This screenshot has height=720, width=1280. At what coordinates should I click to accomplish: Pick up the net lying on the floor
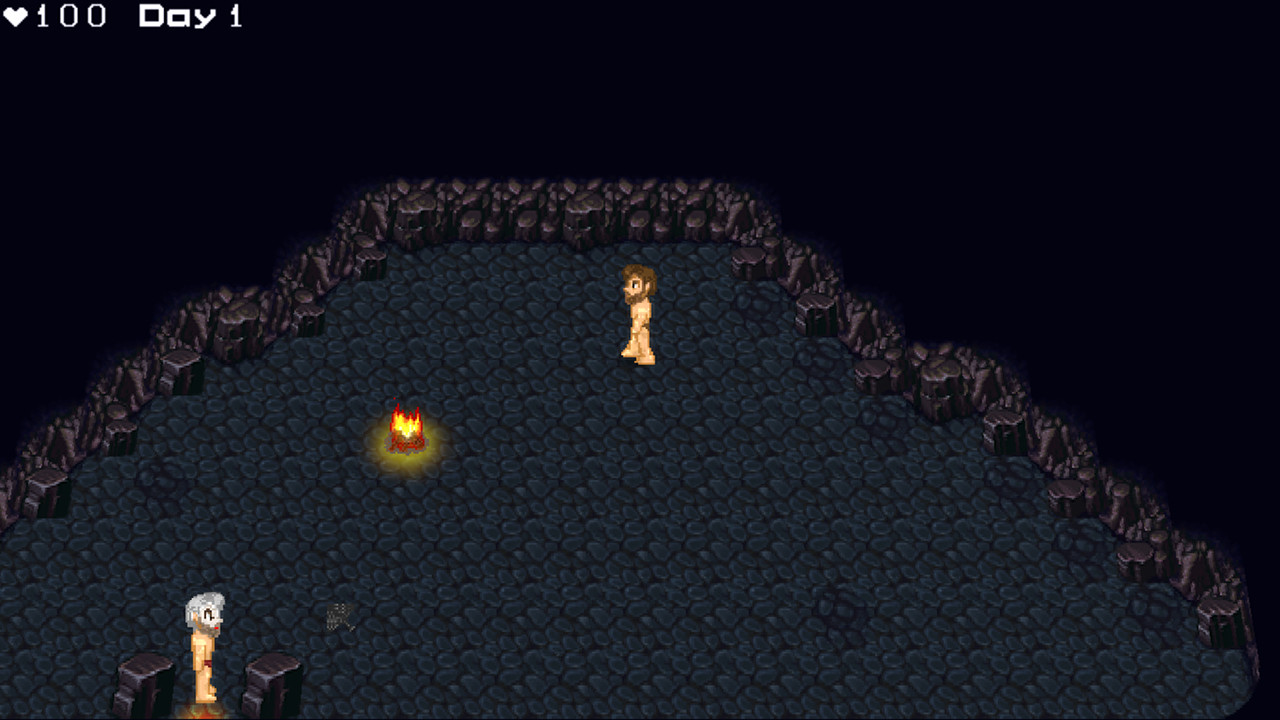pos(340,617)
